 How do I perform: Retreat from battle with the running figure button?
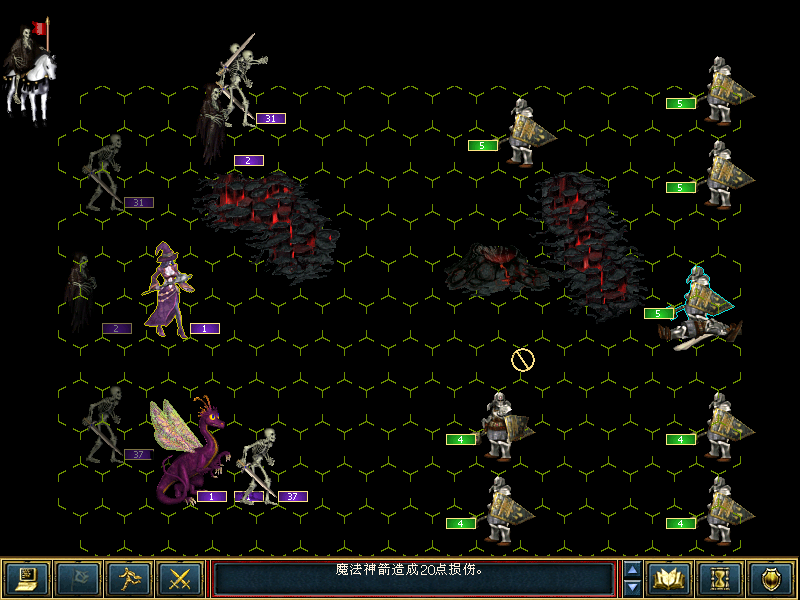[129, 578]
